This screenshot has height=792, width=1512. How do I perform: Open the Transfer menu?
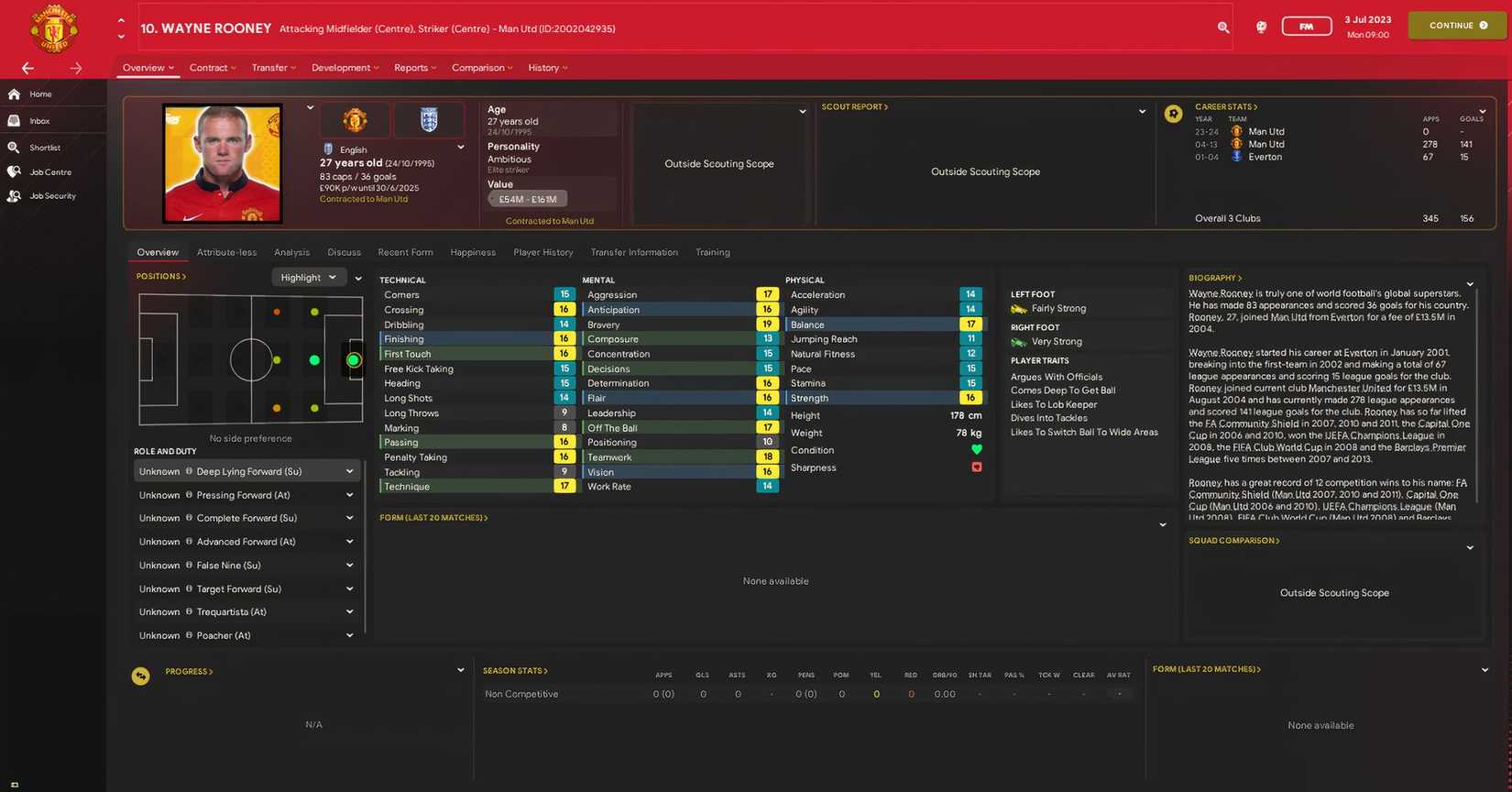coord(273,67)
